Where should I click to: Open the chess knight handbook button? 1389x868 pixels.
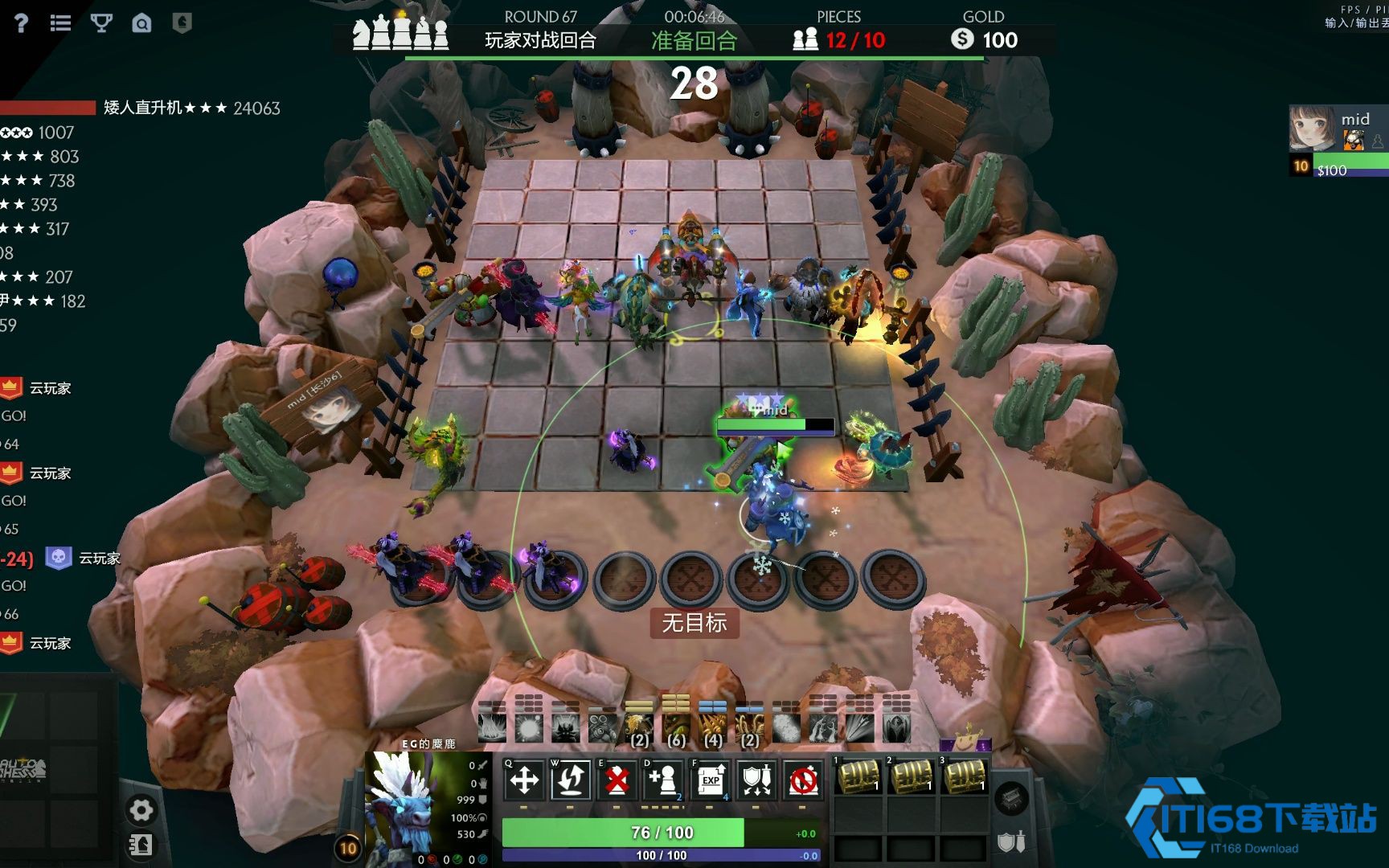(141, 845)
